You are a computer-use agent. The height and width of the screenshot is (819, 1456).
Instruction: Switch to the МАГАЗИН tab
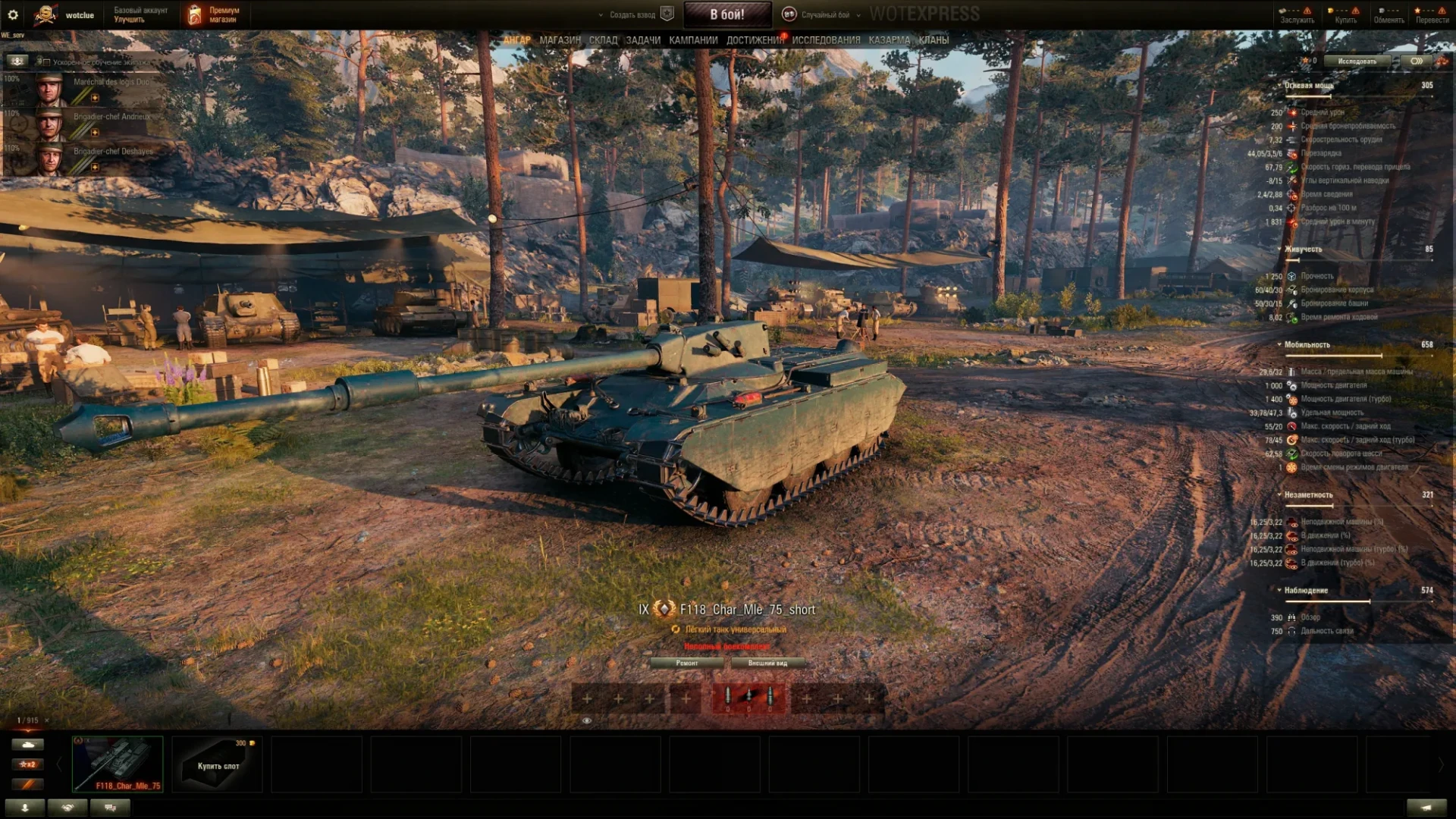click(560, 40)
